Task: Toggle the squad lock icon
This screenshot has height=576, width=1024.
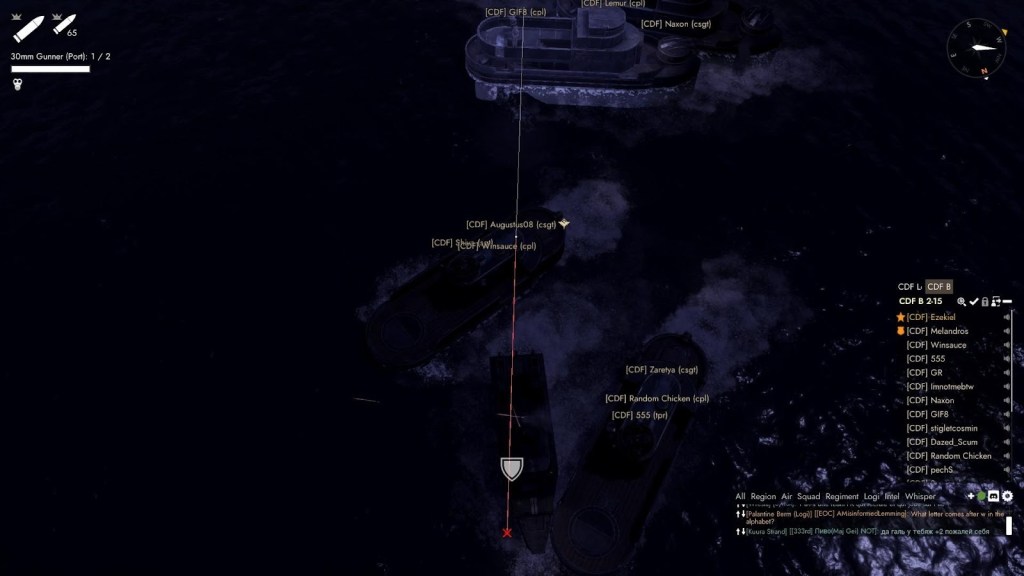Action: [x=985, y=301]
